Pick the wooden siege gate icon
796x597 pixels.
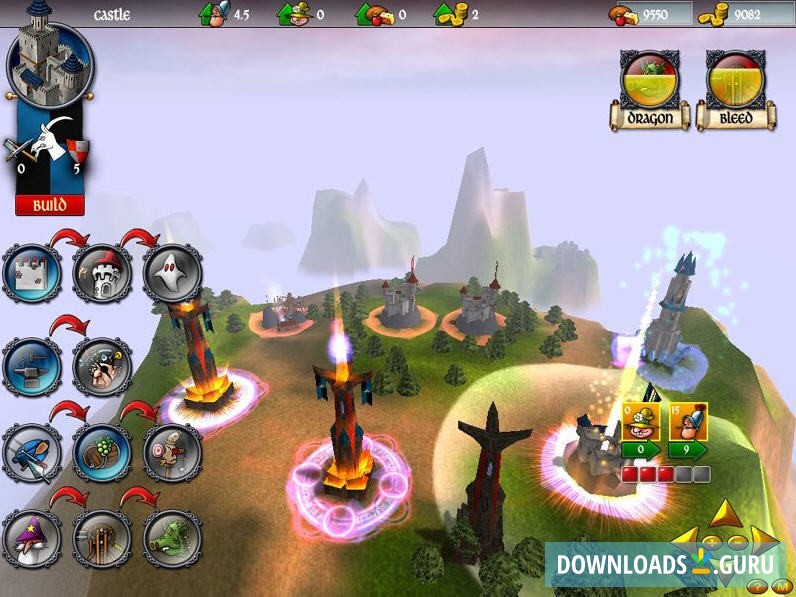[x=103, y=538]
